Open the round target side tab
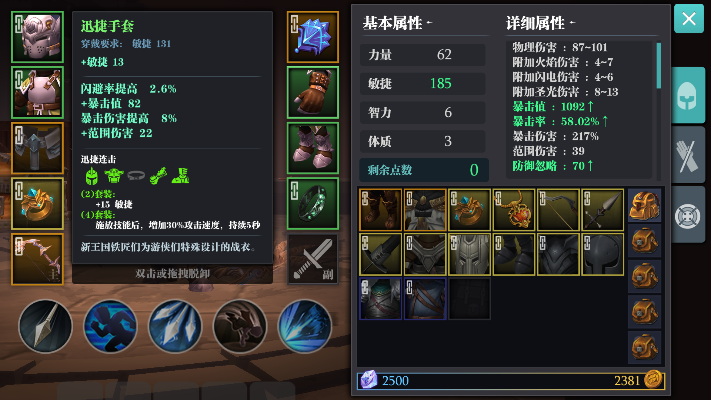Viewport: 711px width, 400px height. [688, 215]
